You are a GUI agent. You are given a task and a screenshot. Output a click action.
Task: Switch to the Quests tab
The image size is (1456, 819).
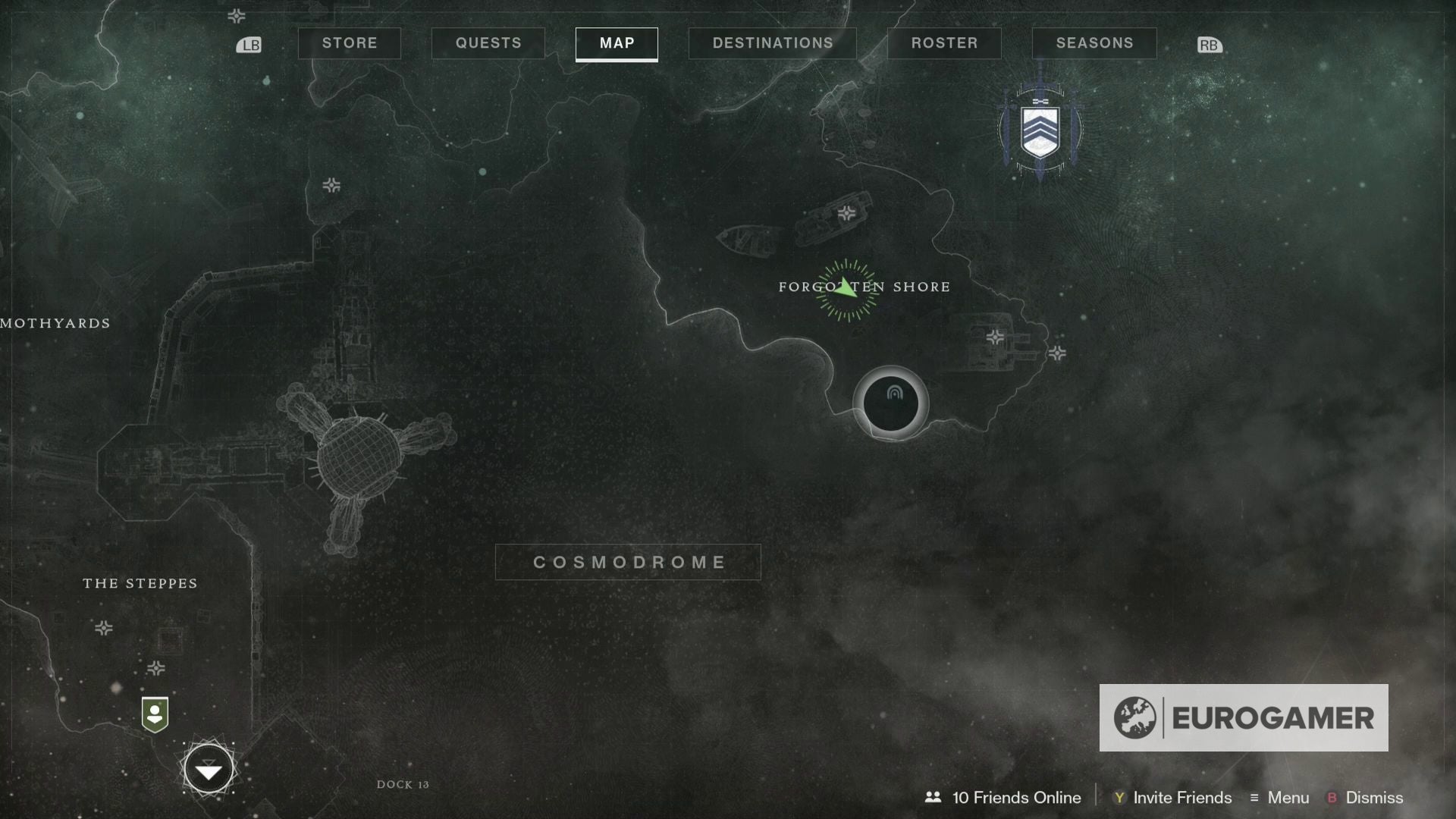coord(488,42)
